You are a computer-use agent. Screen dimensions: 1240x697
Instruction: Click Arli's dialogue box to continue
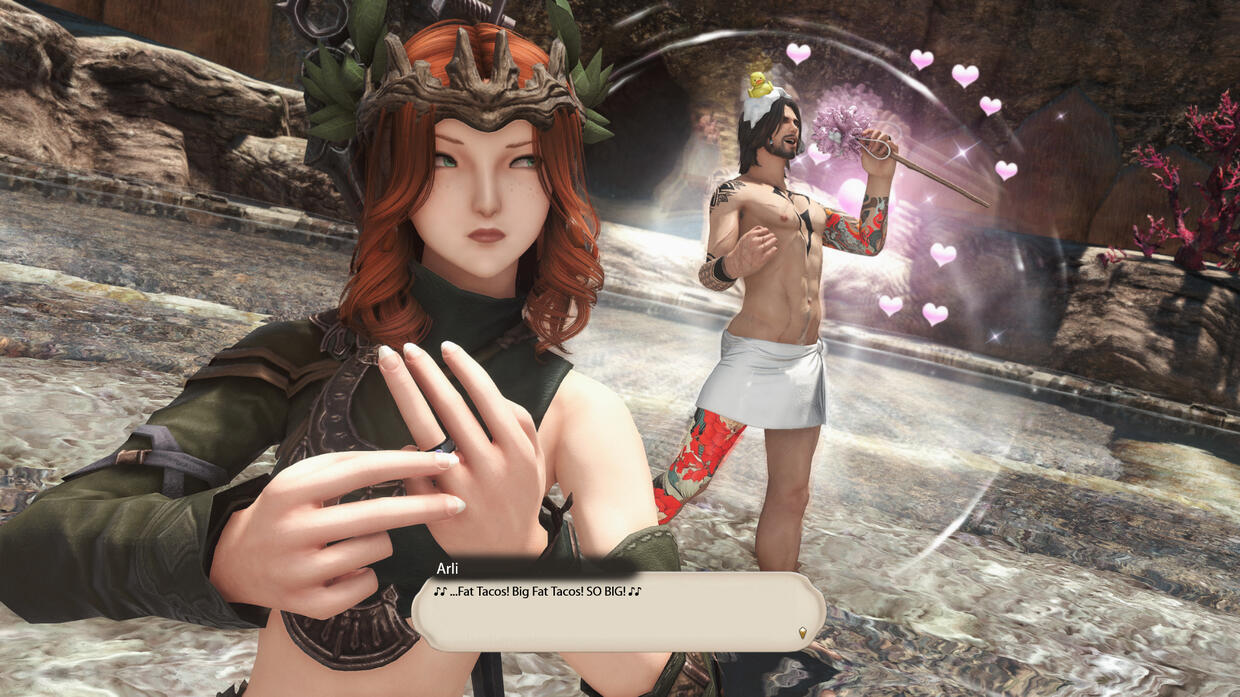(x=618, y=611)
